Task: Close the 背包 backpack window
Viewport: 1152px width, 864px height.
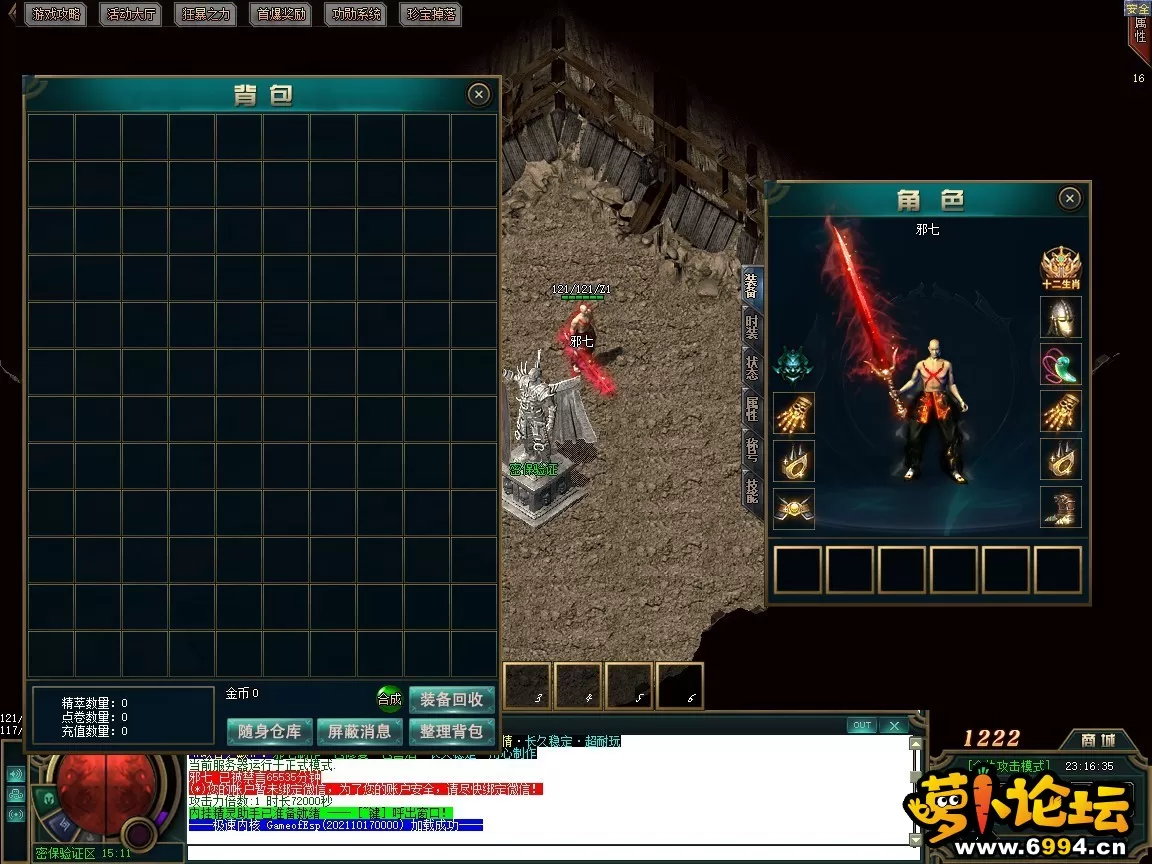Action: (x=479, y=94)
